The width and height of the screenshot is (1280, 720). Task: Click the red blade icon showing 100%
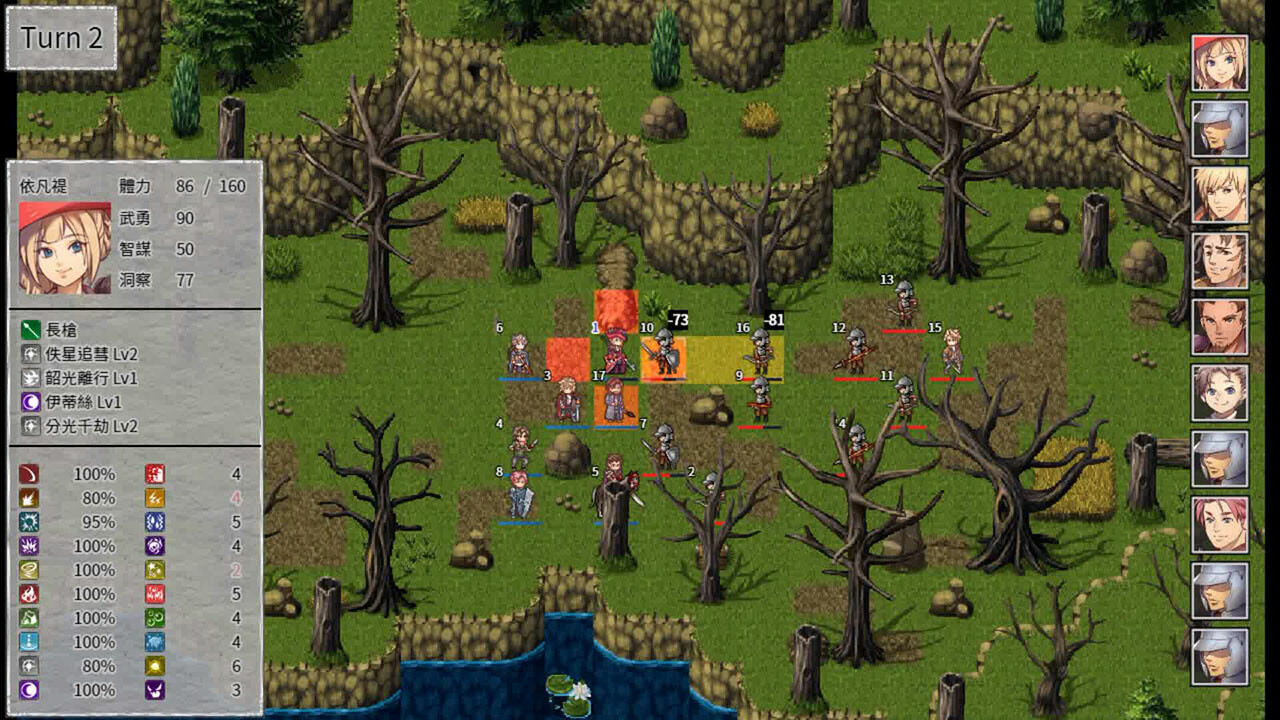[28, 472]
